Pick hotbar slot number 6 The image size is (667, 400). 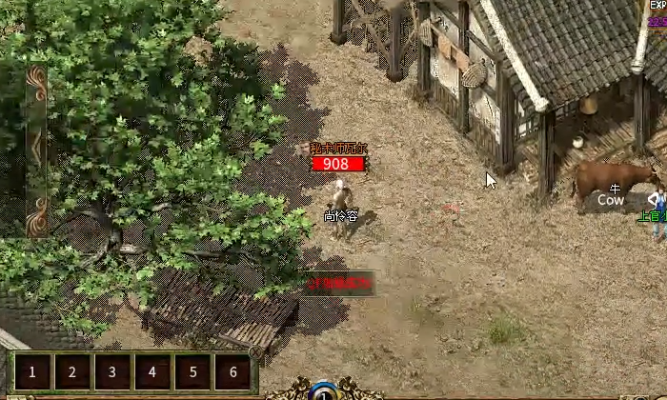pyautogui.click(x=232, y=373)
